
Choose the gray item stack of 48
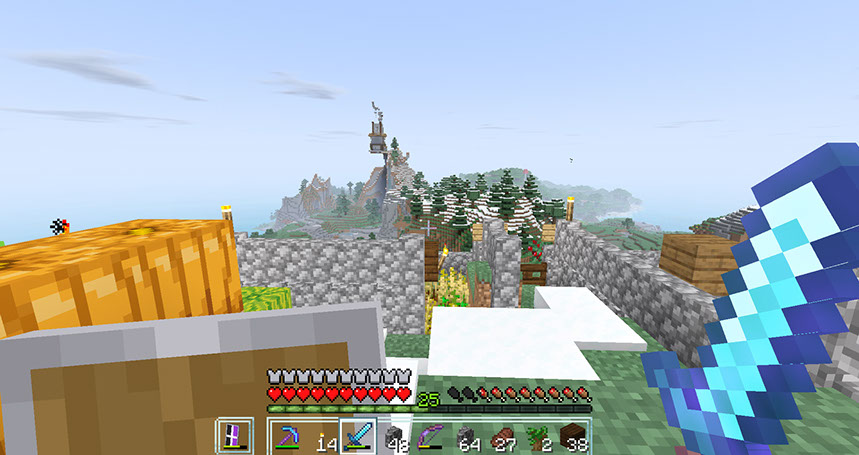pyautogui.click(x=394, y=437)
